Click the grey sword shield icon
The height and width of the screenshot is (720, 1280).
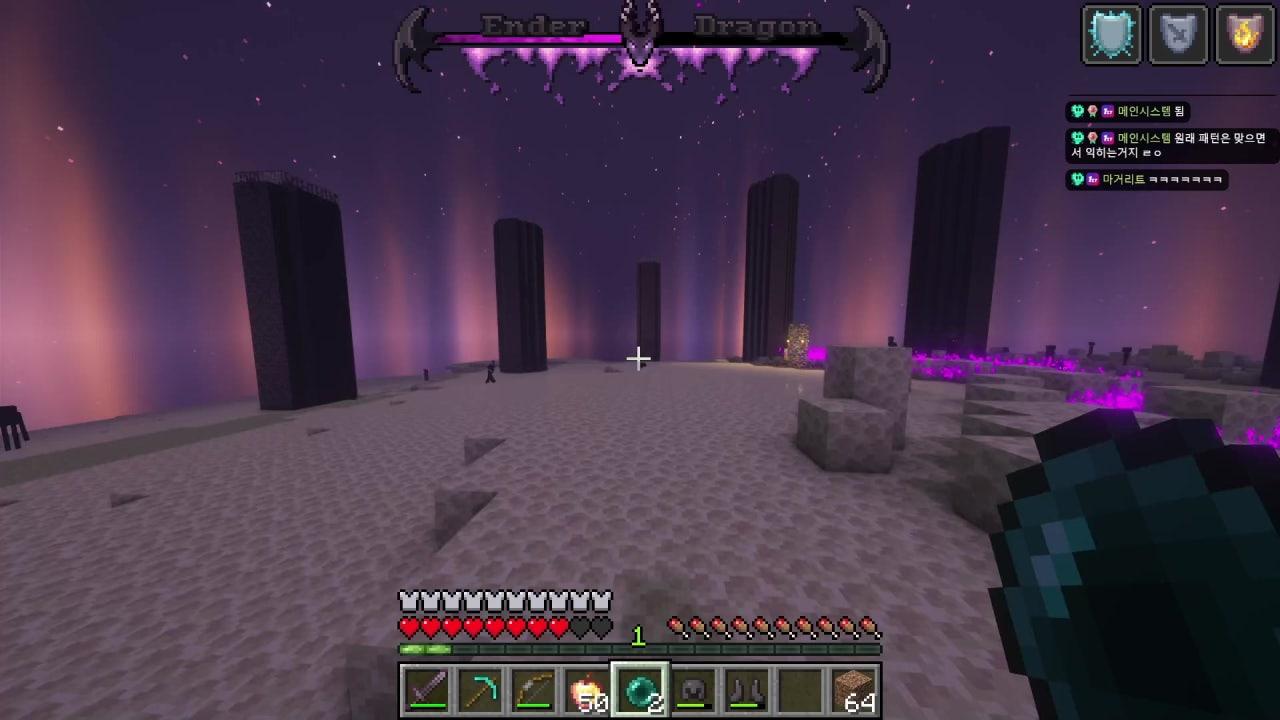[1178, 35]
